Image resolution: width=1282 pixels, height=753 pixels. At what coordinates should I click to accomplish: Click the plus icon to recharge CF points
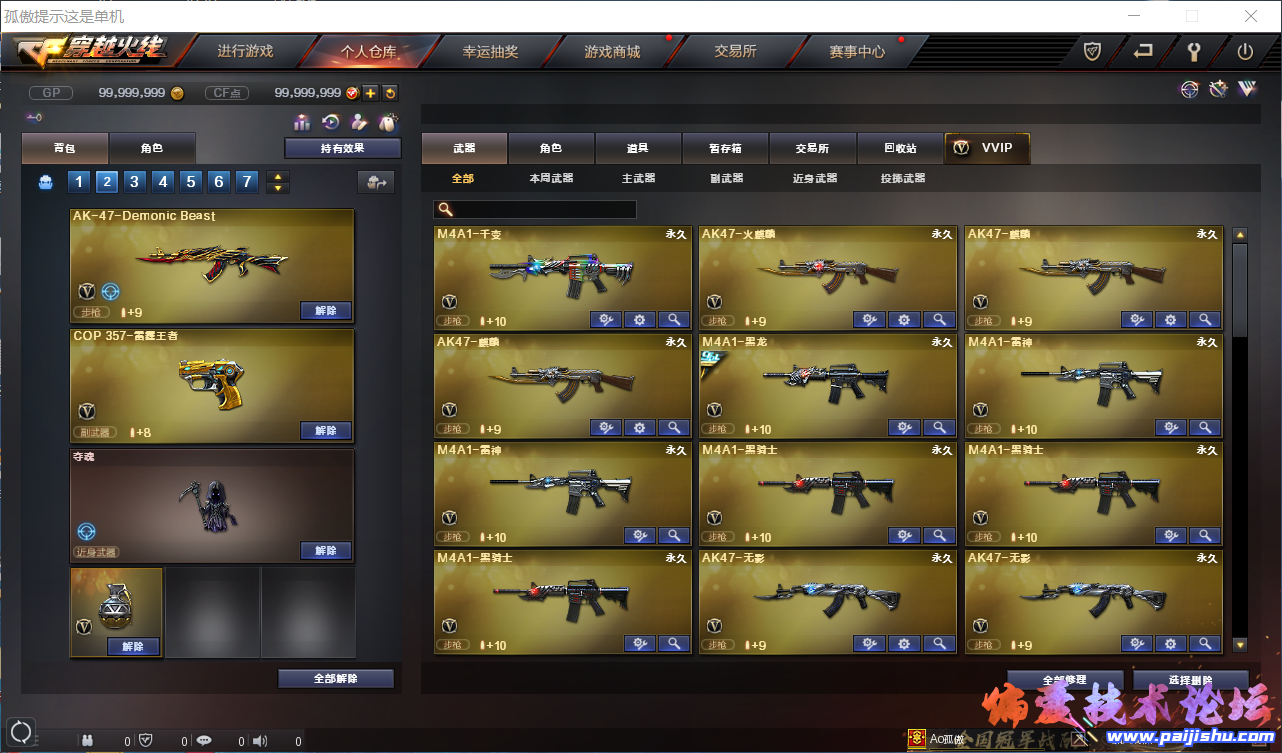coord(371,92)
